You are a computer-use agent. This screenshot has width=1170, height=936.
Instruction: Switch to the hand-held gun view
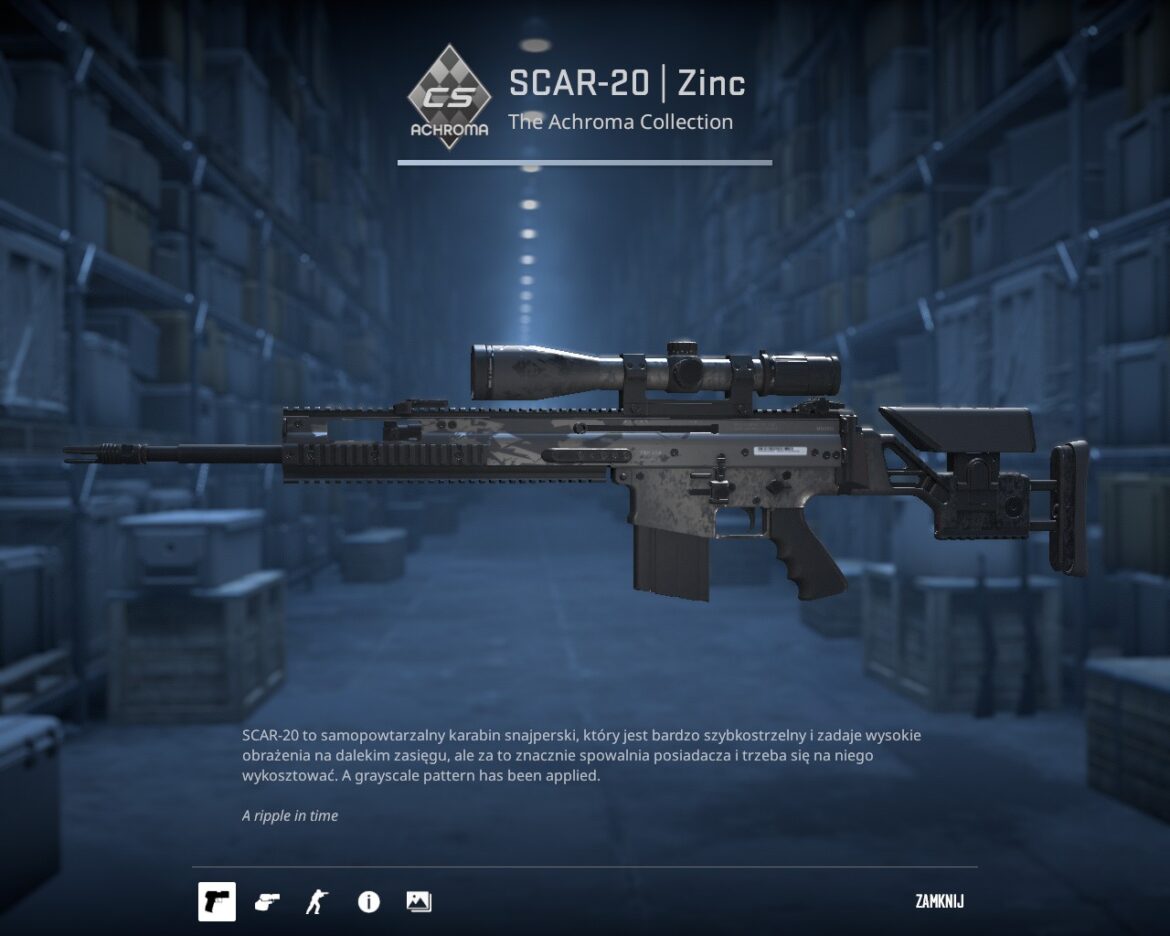coord(267,902)
